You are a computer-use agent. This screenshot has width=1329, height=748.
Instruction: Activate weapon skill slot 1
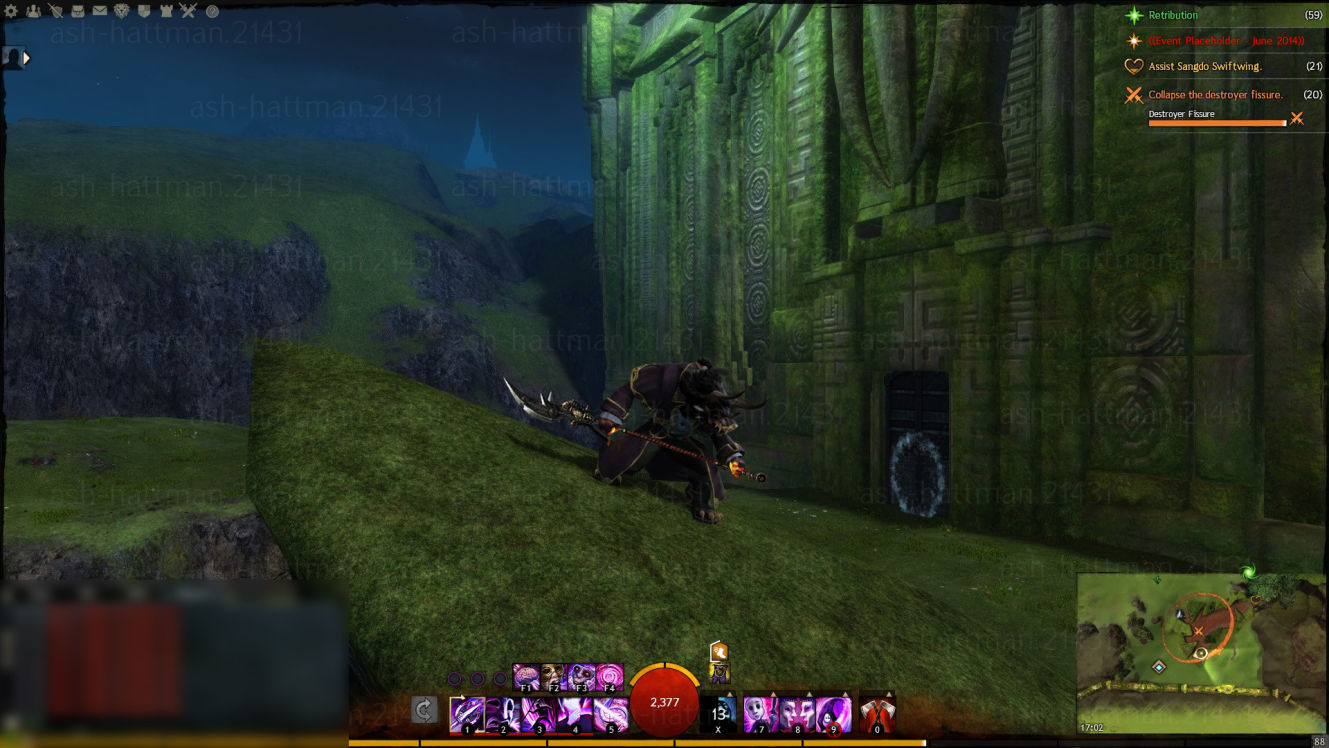[467, 714]
